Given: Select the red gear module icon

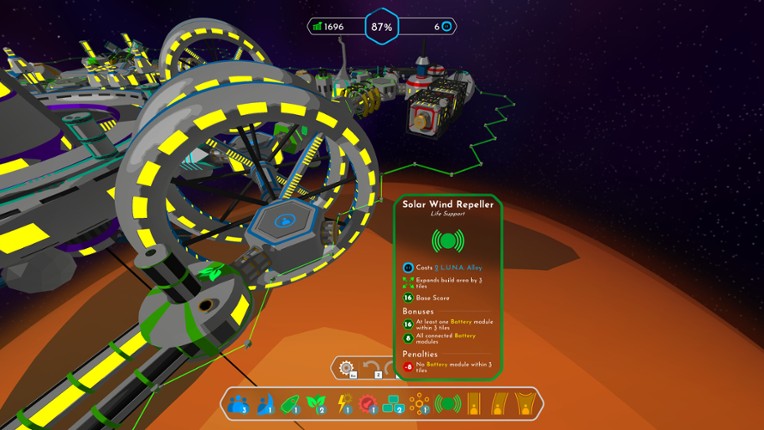Looking at the screenshot, I should coord(367,404).
